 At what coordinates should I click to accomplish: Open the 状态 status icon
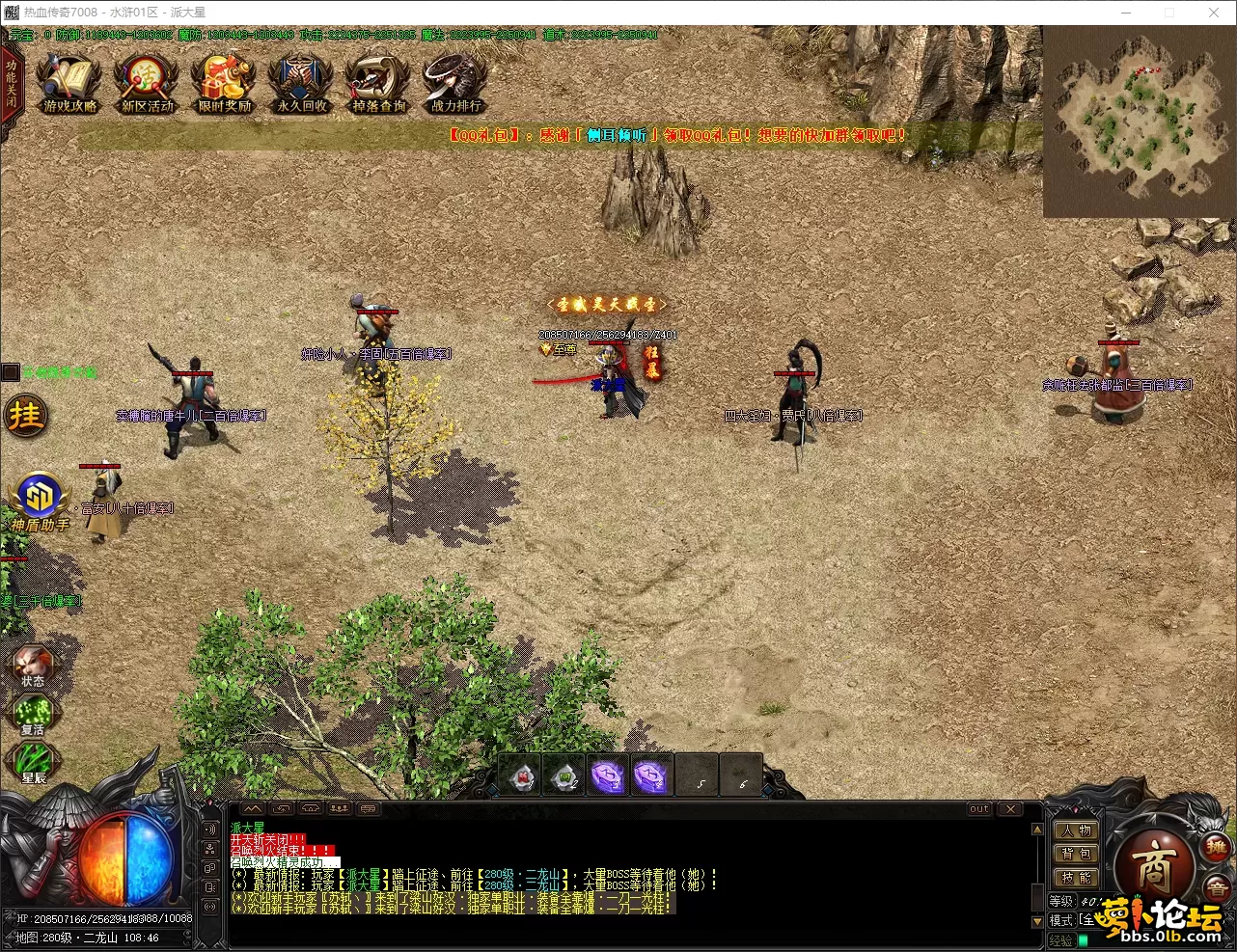33,666
